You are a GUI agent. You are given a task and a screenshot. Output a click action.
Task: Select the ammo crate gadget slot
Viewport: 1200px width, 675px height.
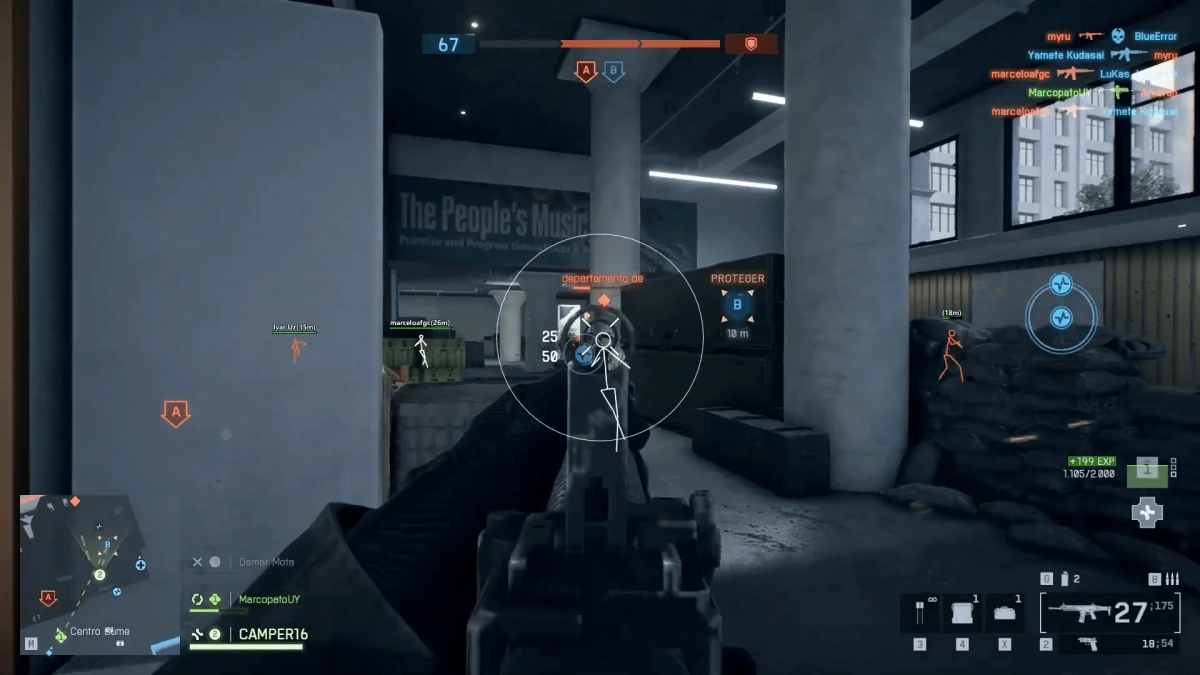click(x=961, y=612)
